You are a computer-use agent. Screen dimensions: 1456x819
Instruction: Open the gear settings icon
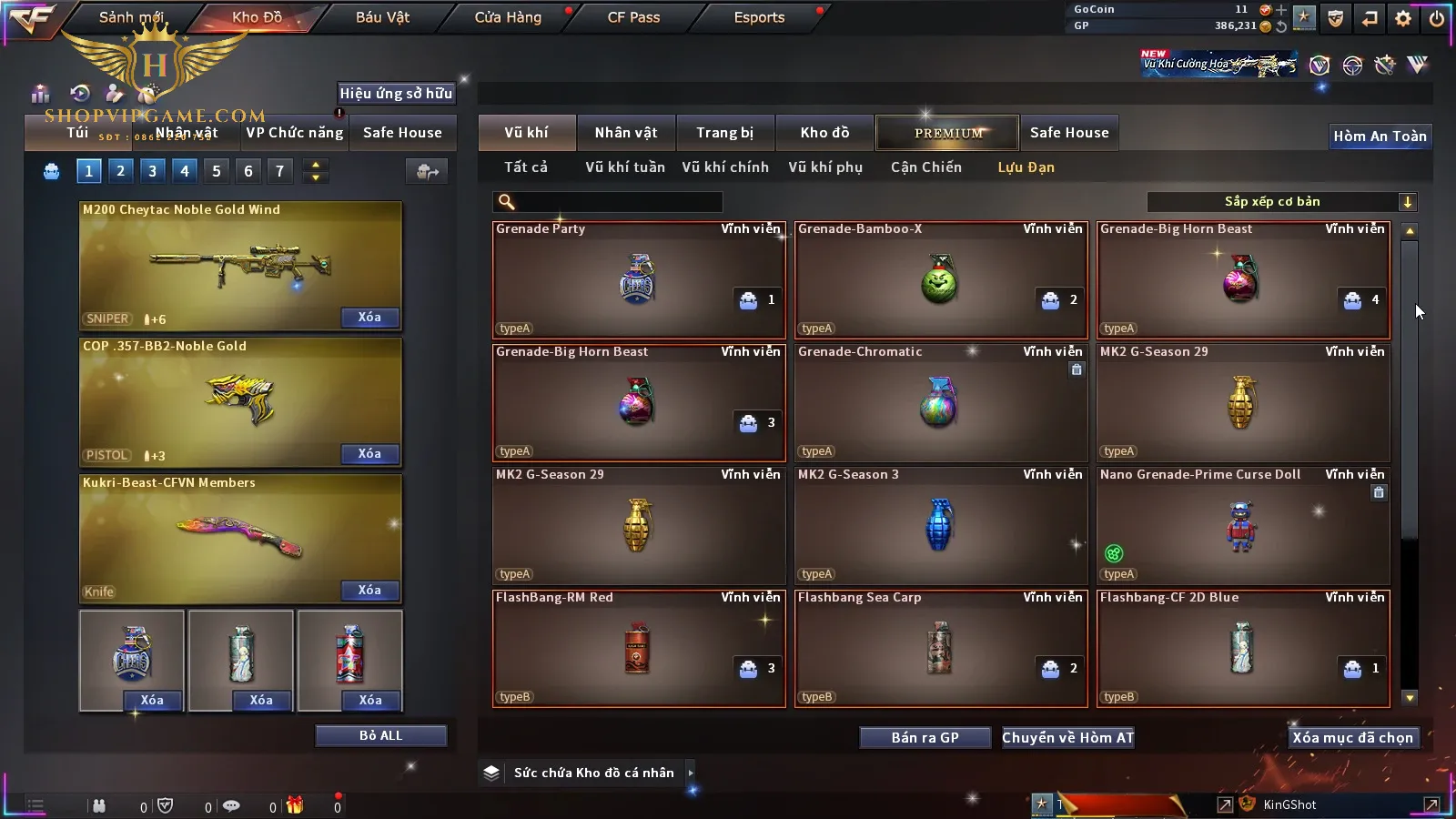pyautogui.click(x=1403, y=18)
